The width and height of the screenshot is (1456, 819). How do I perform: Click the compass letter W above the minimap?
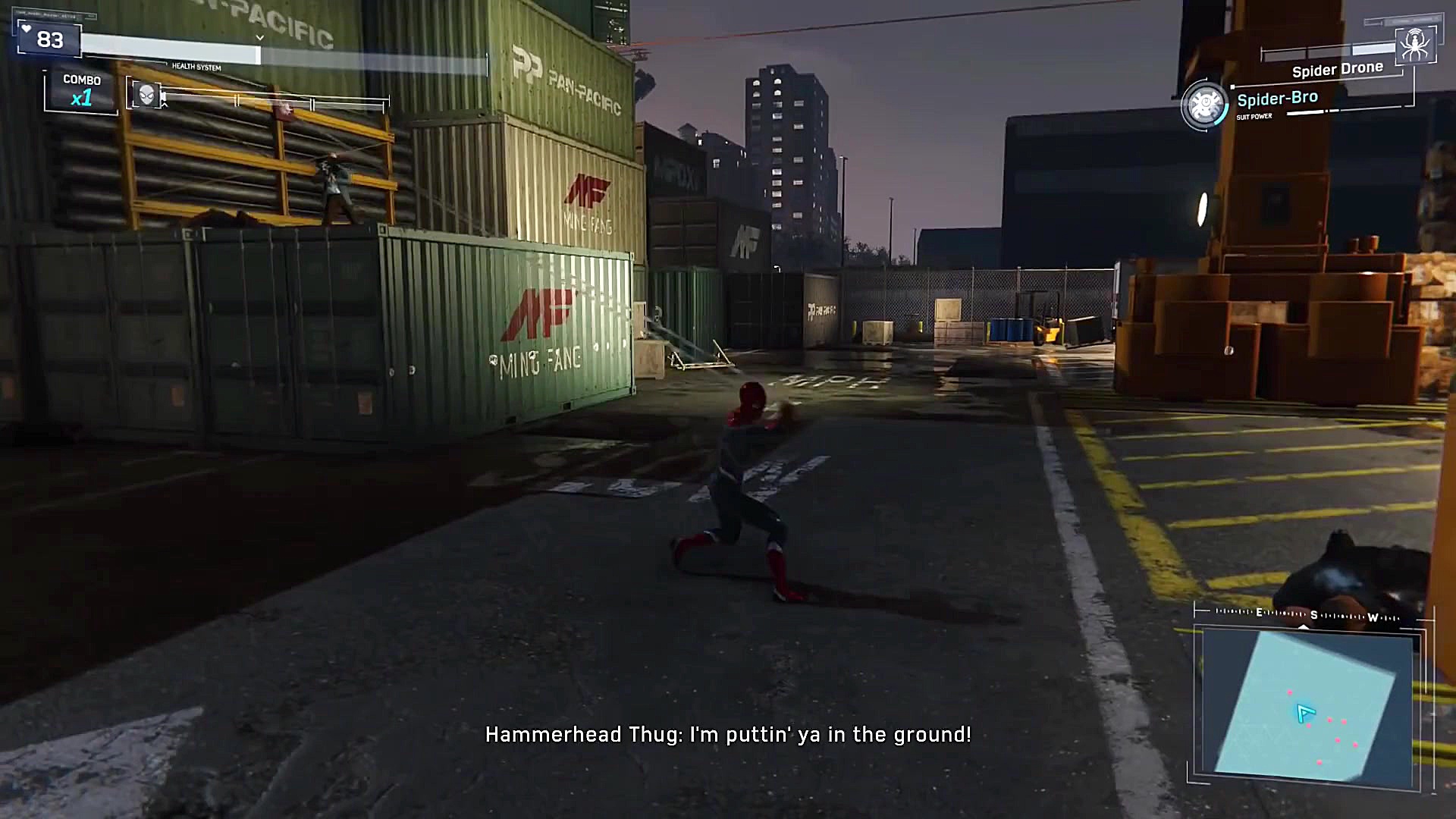pyautogui.click(x=1373, y=618)
